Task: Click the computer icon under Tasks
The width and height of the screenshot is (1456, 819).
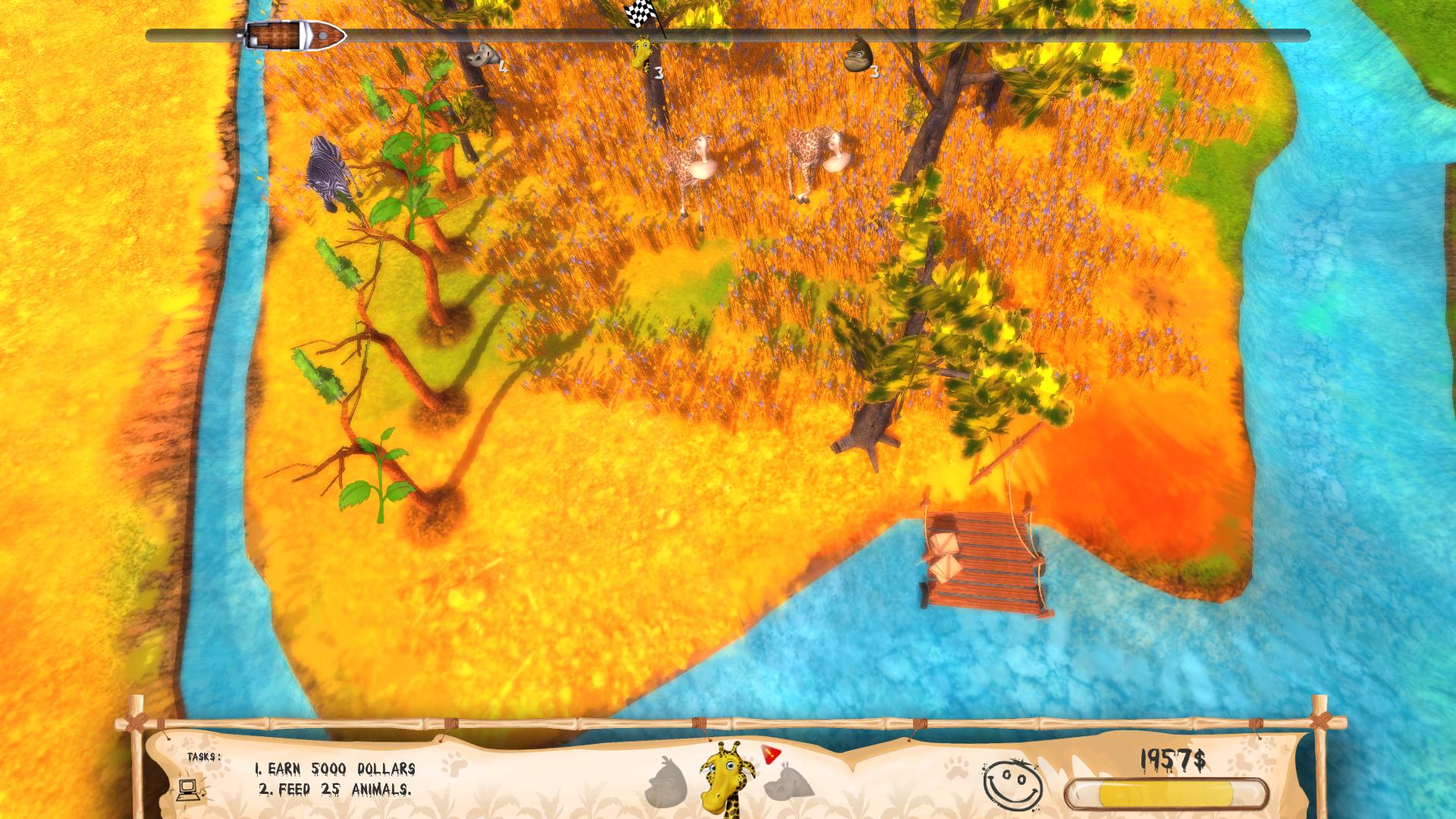Action: pyautogui.click(x=188, y=789)
